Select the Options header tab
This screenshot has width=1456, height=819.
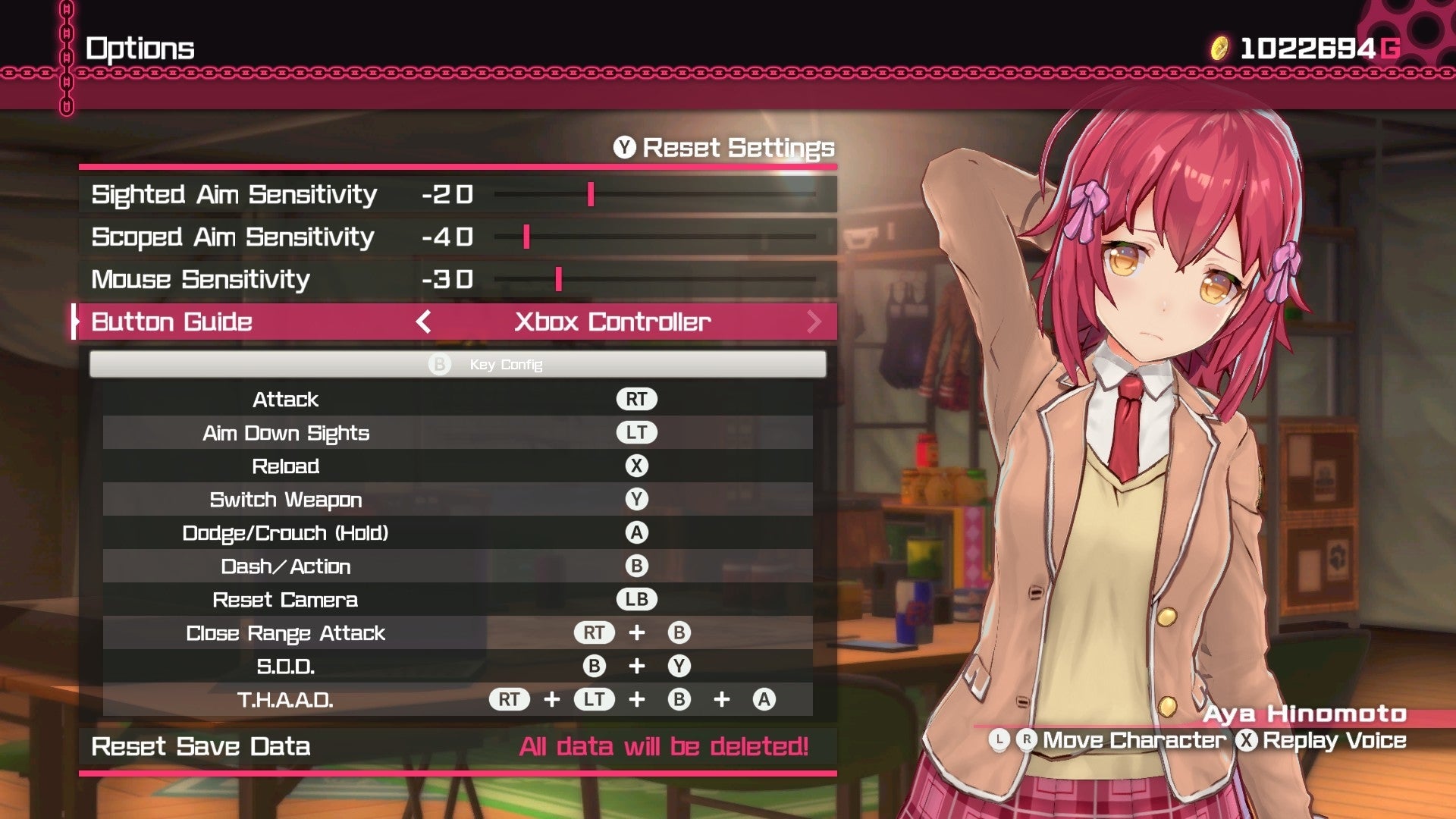140,47
